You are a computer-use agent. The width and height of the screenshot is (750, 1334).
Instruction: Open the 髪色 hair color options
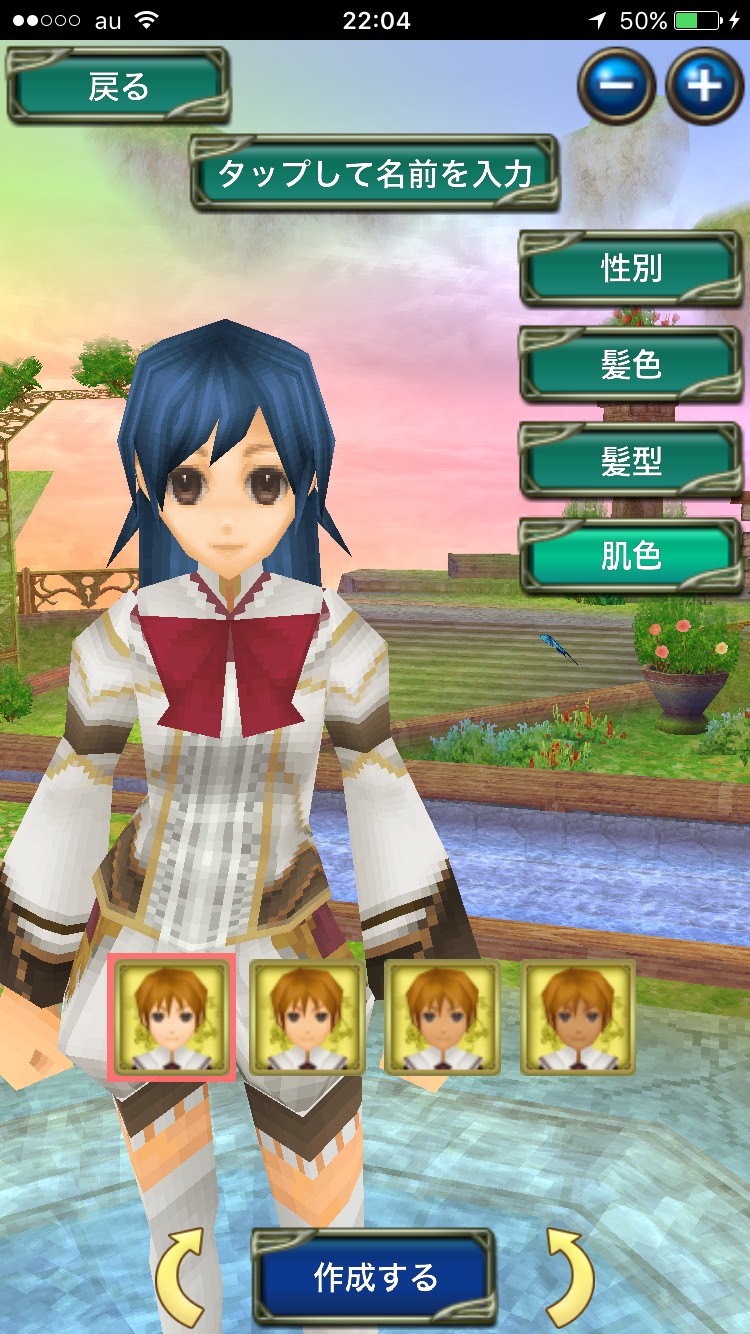pyautogui.click(x=631, y=365)
